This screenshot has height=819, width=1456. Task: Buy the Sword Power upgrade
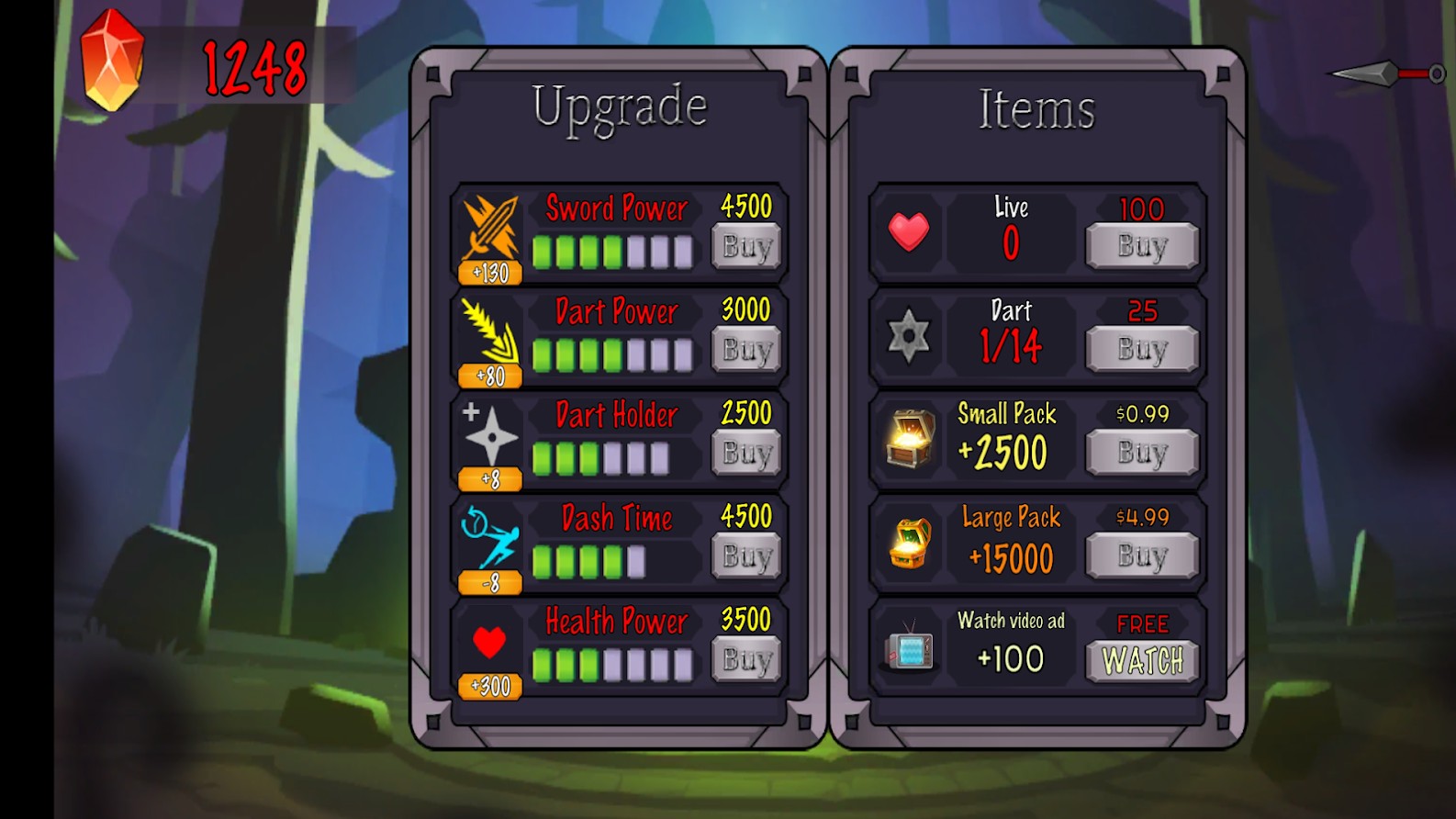(746, 246)
